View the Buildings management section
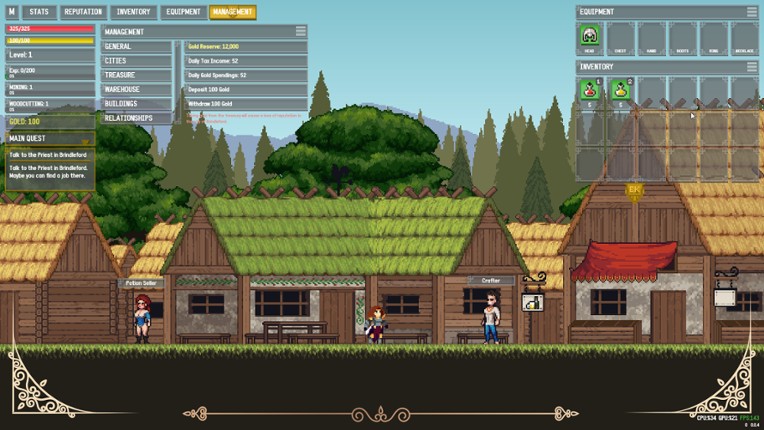The image size is (764, 430). (138, 103)
